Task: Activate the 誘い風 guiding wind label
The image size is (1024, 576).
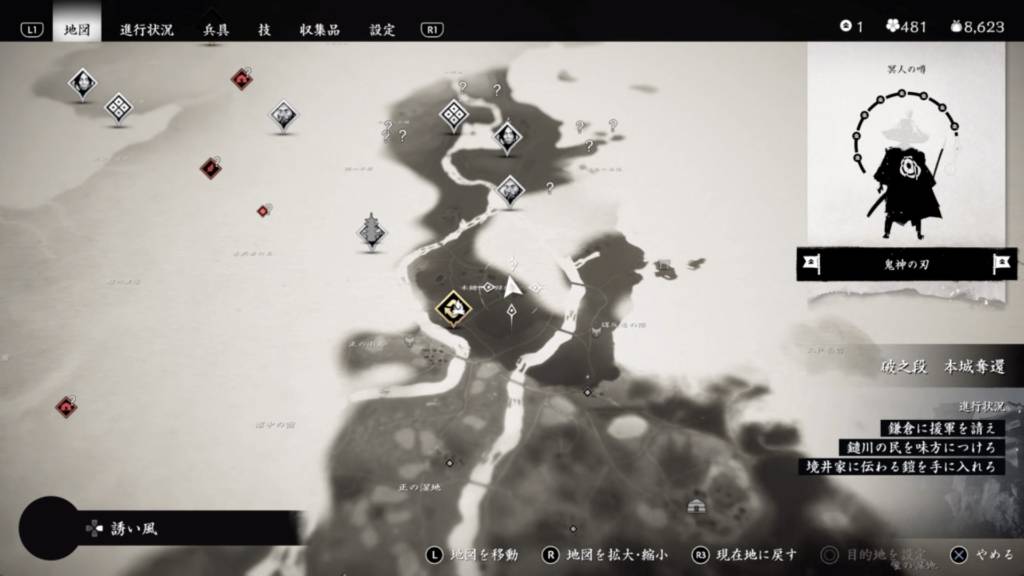Action: [135, 528]
